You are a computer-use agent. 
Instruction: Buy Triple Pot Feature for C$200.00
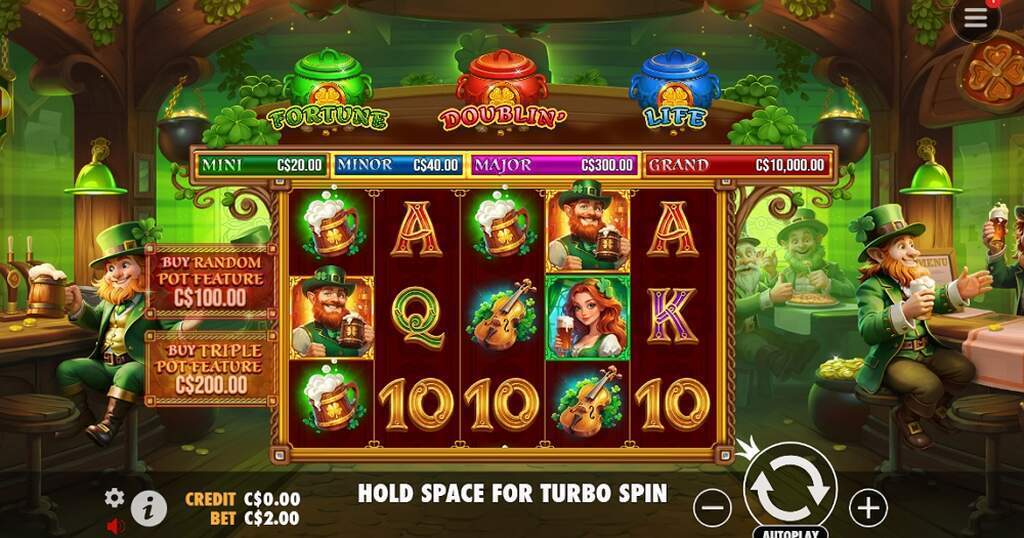pos(209,367)
